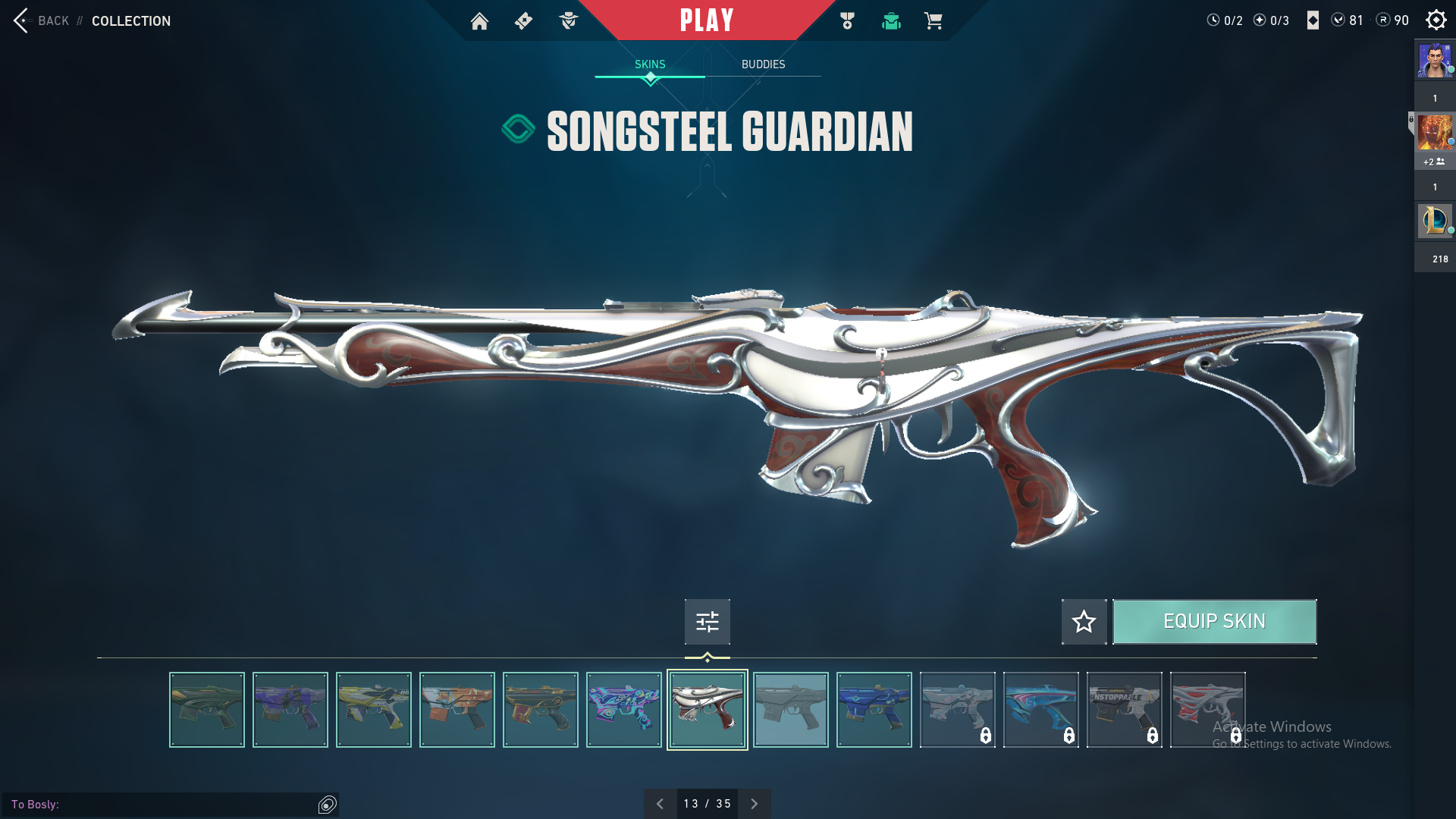Favorite this skin with the star button

click(1084, 622)
